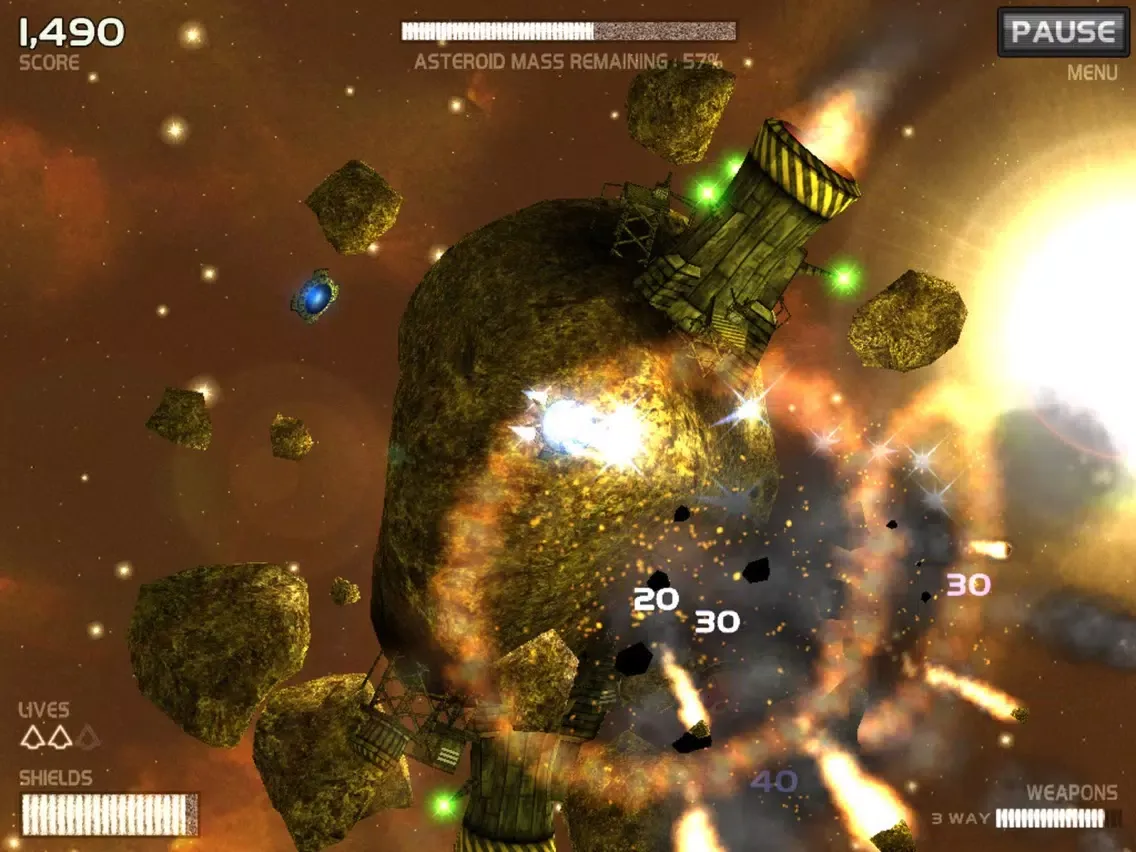The image size is (1136, 852).
Task: Open the Pause menu button
Action: (x=1062, y=32)
